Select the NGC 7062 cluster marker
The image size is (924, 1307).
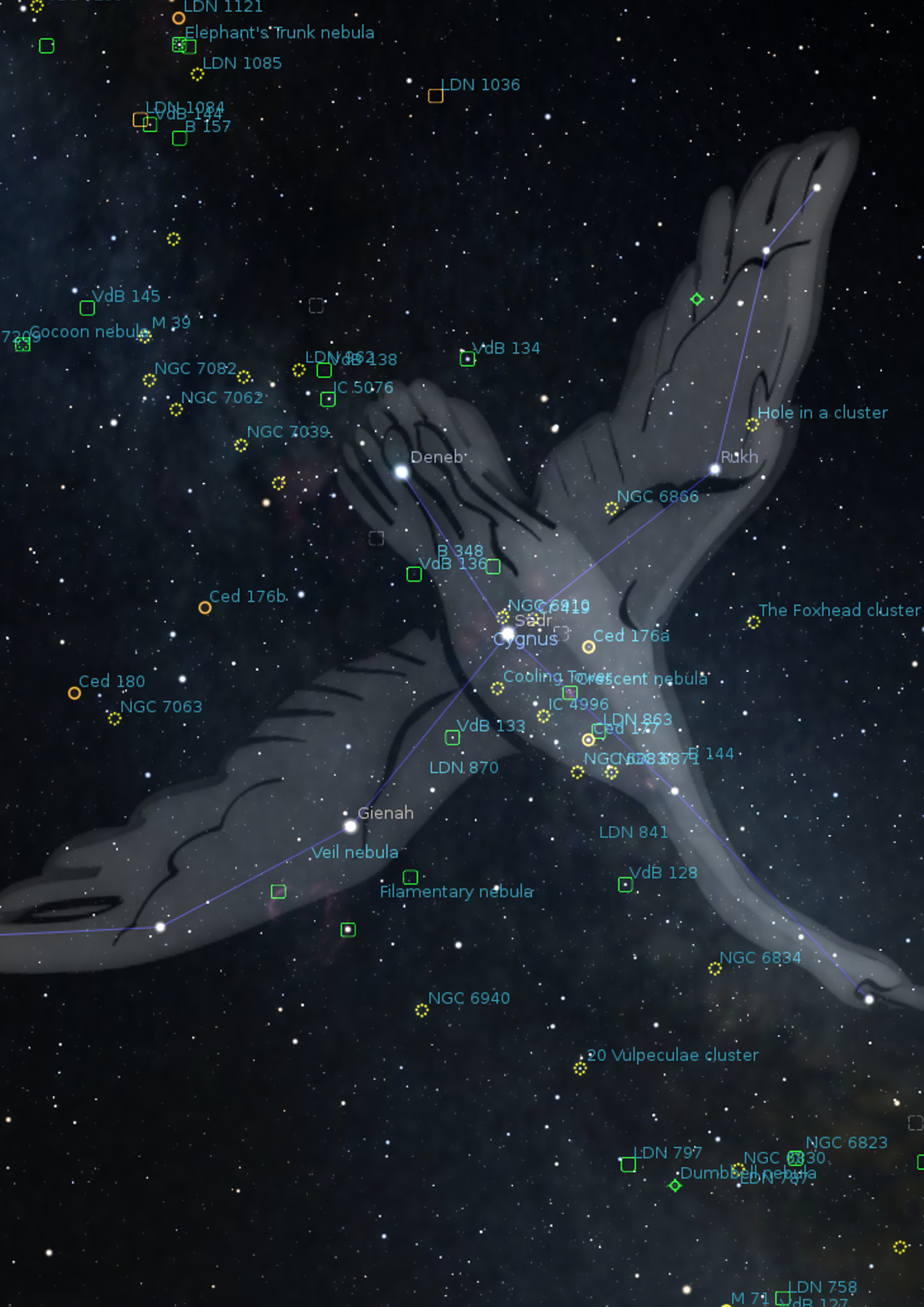point(176,409)
